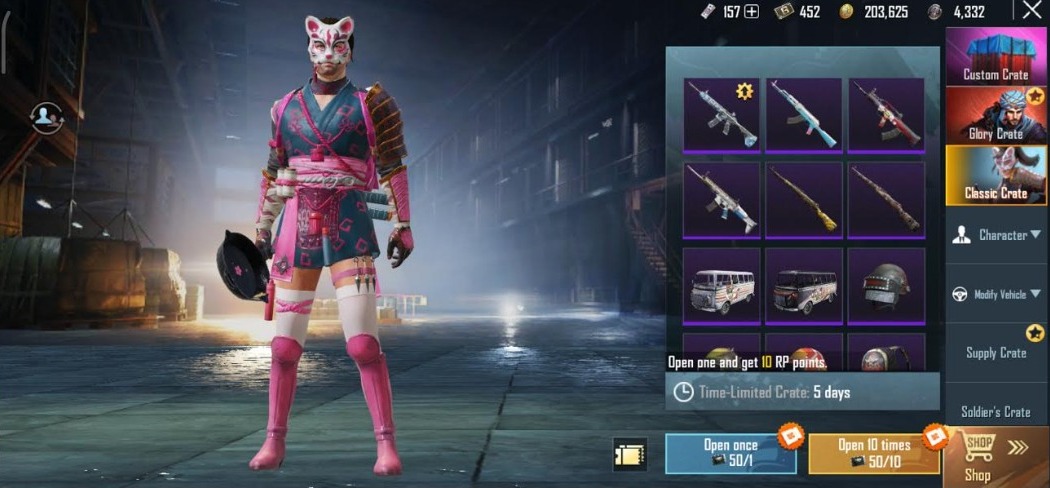Open the coupon ticket icon beside Open once

pyautogui.click(x=630, y=454)
